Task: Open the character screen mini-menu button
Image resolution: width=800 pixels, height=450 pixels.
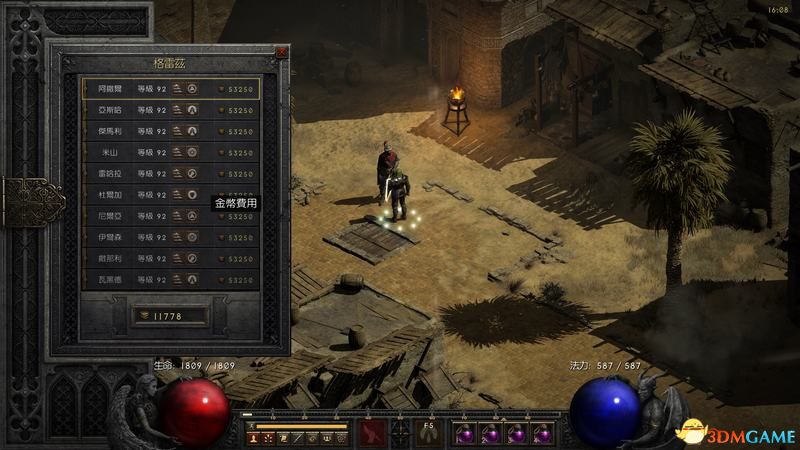Action: [256, 437]
